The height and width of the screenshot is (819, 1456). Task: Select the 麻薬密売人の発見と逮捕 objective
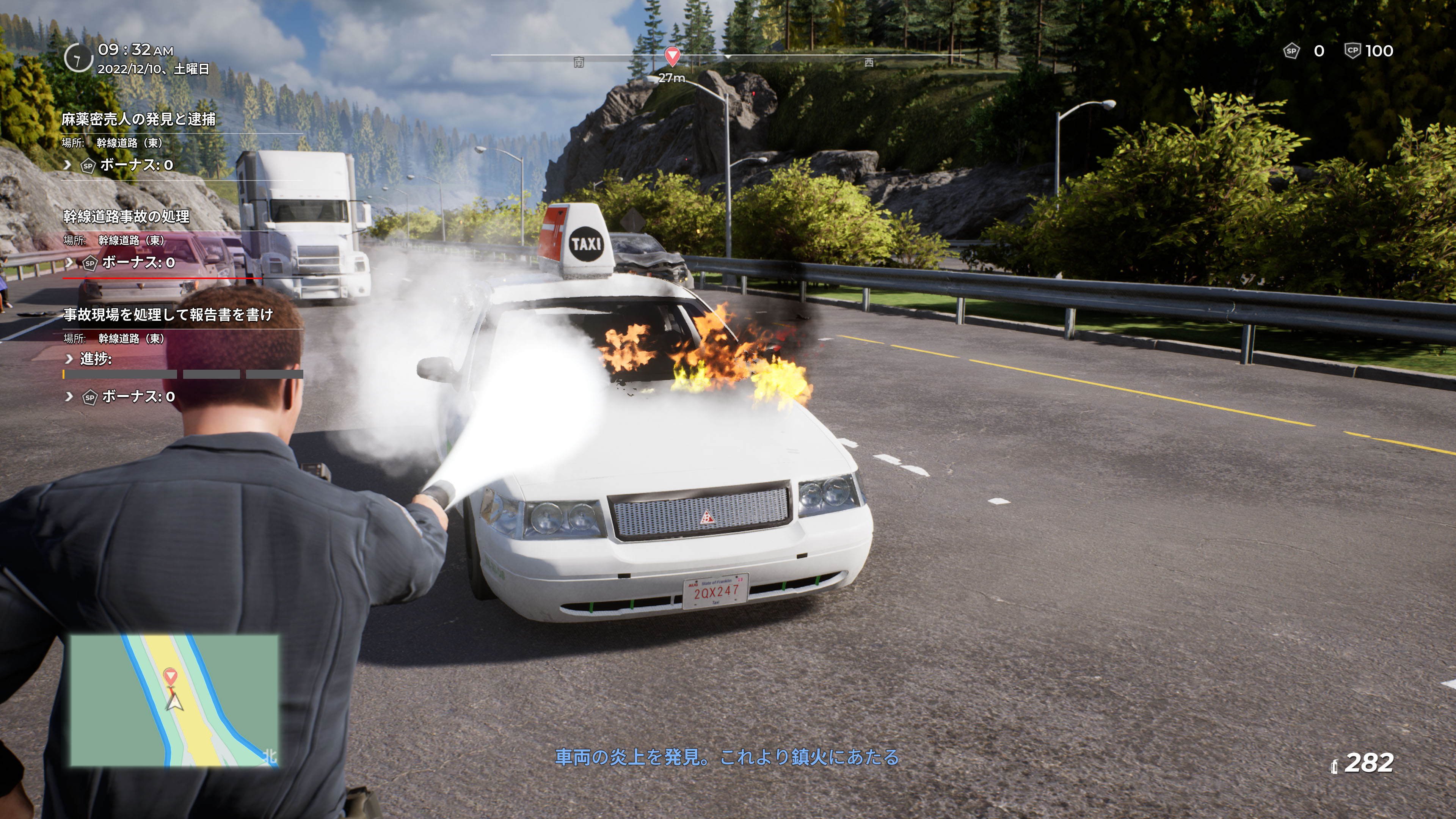(138, 119)
